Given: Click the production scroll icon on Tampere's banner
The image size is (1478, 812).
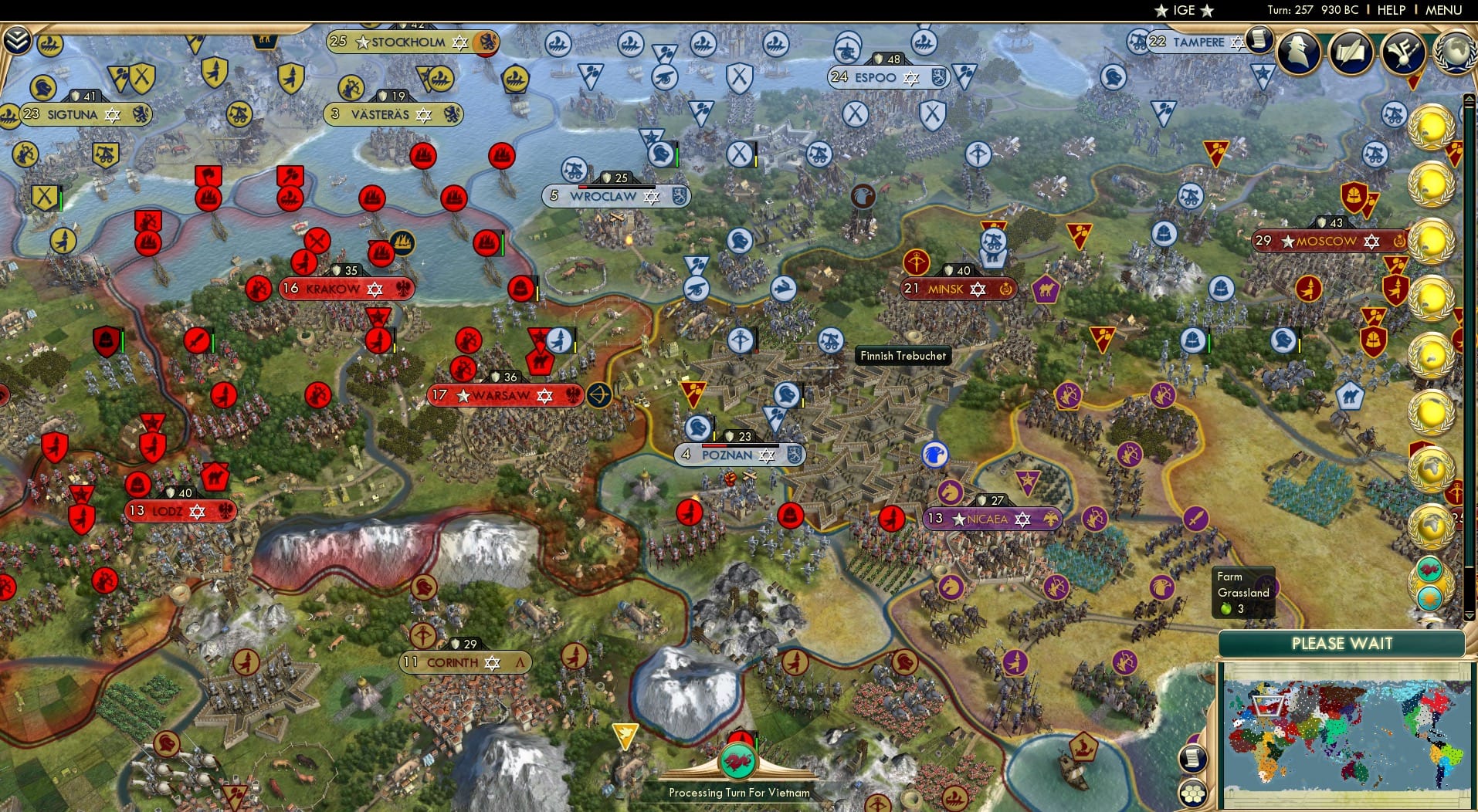Looking at the screenshot, I should pyautogui.click(x=1259, y=40).
